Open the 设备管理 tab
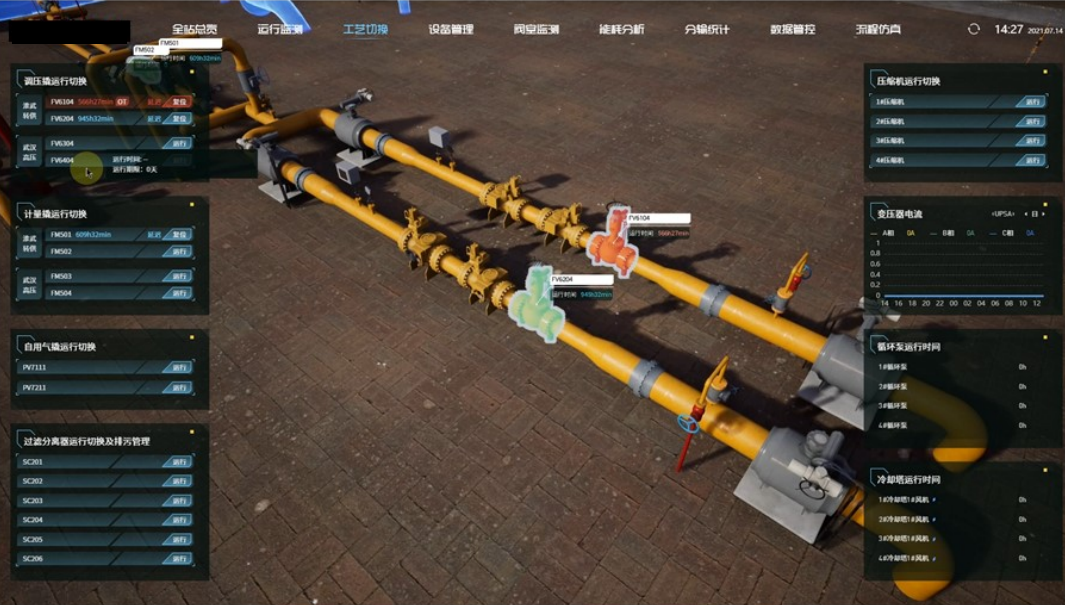 click(x=451, y=29)
